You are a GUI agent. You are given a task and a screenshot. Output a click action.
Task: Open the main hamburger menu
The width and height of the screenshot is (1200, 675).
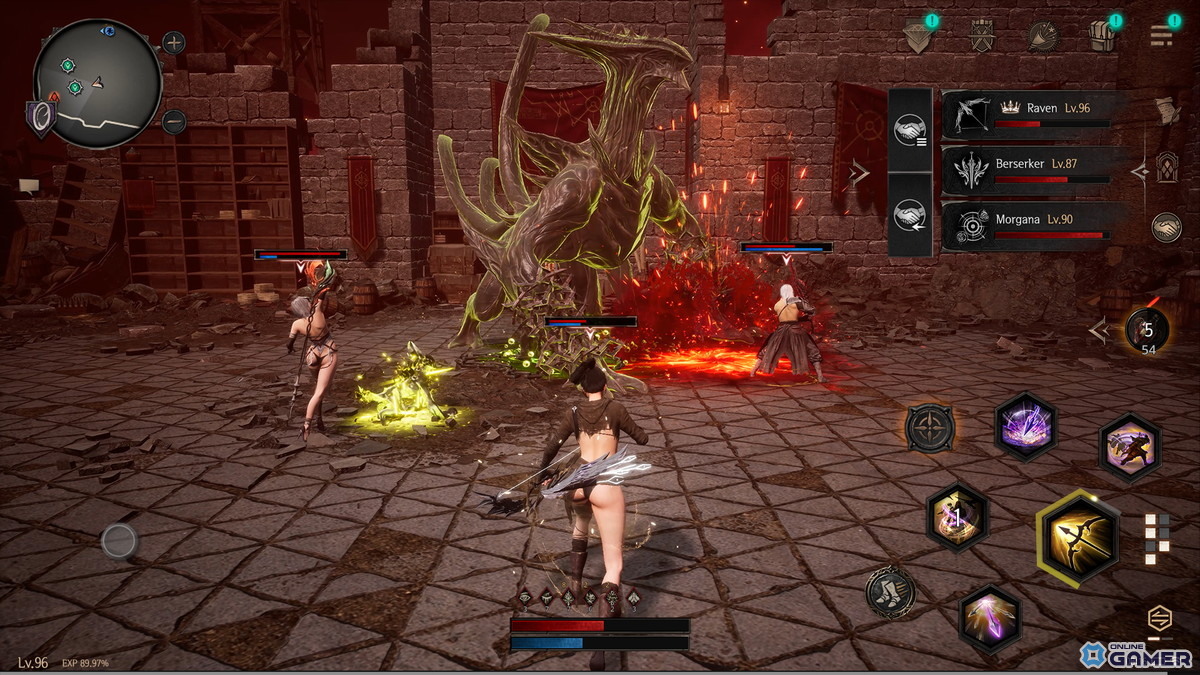[x=1161, y=35]
